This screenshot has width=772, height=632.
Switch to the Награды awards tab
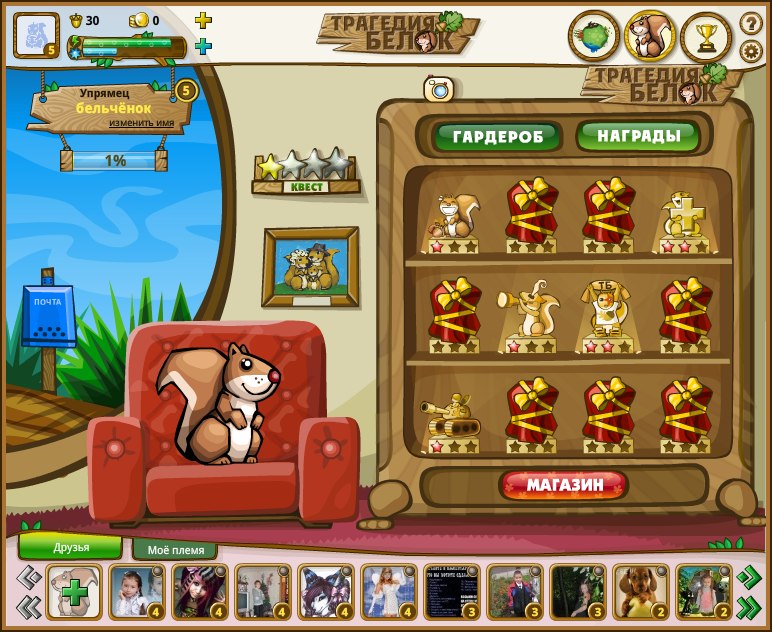click(639, 135)
